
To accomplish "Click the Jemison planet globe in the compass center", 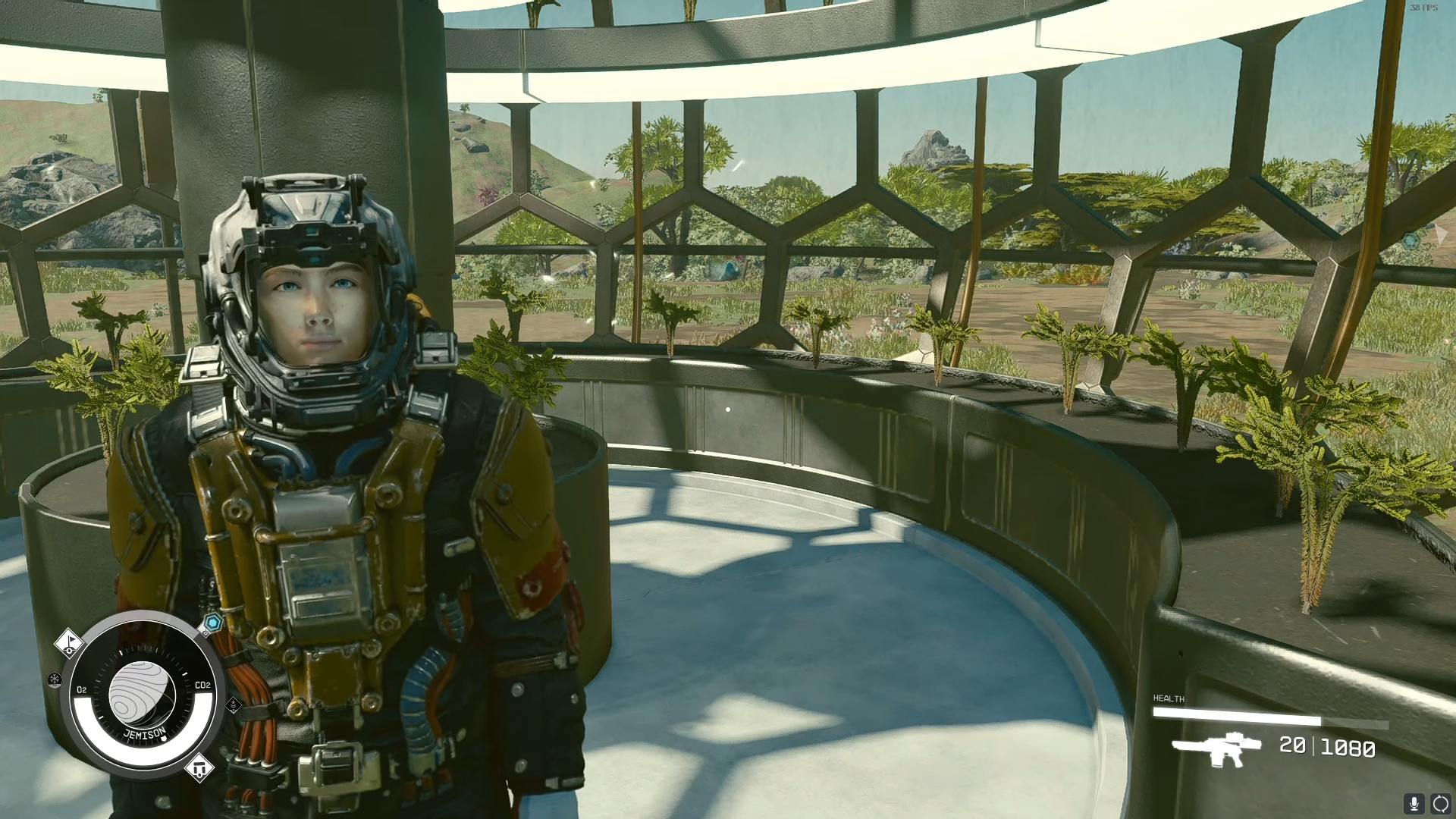I will pos(145,692).
